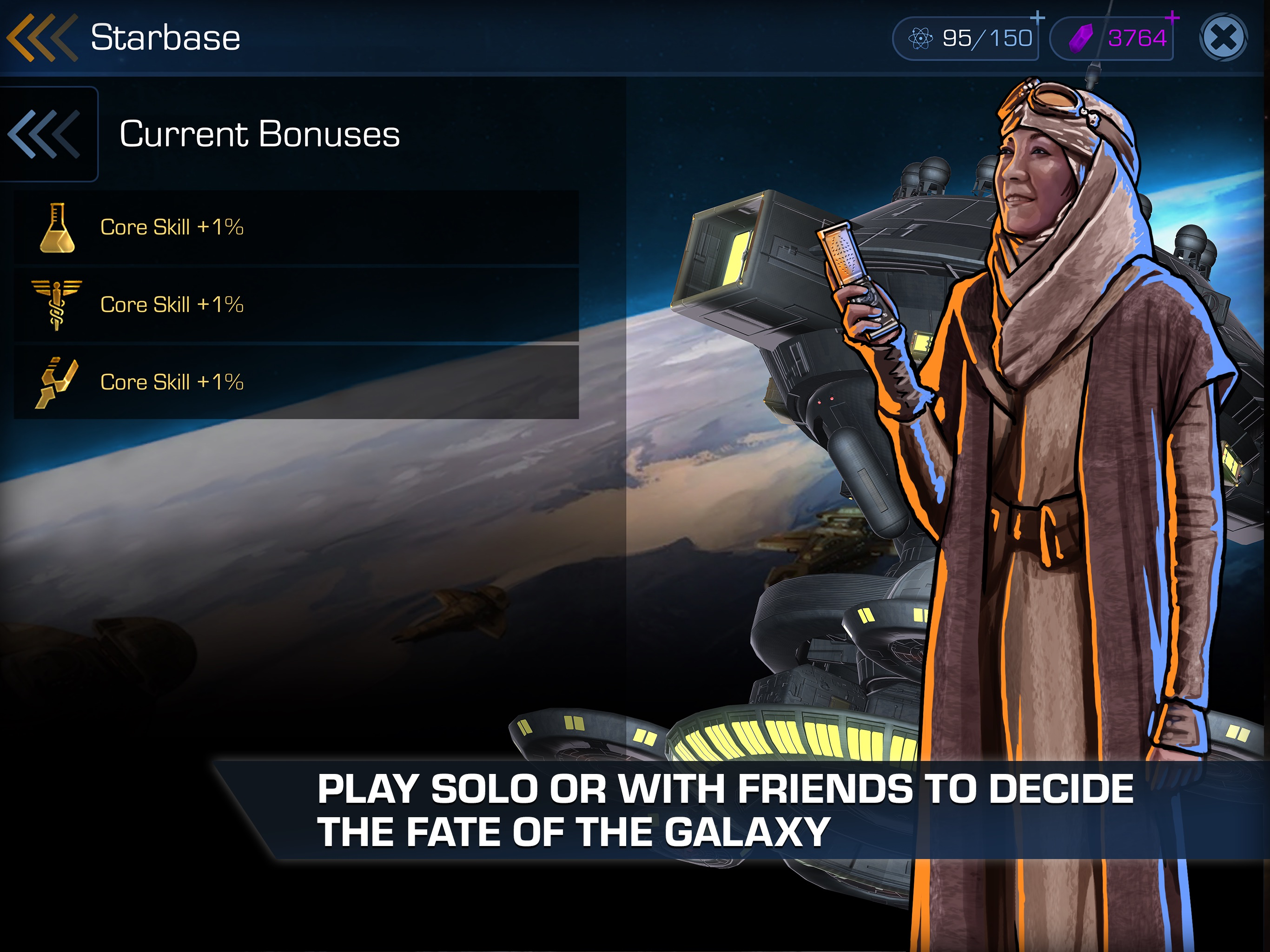Select the engineering wrench Core Skill bonus row
1270x952 pixels.
click(x=296, y=383)
